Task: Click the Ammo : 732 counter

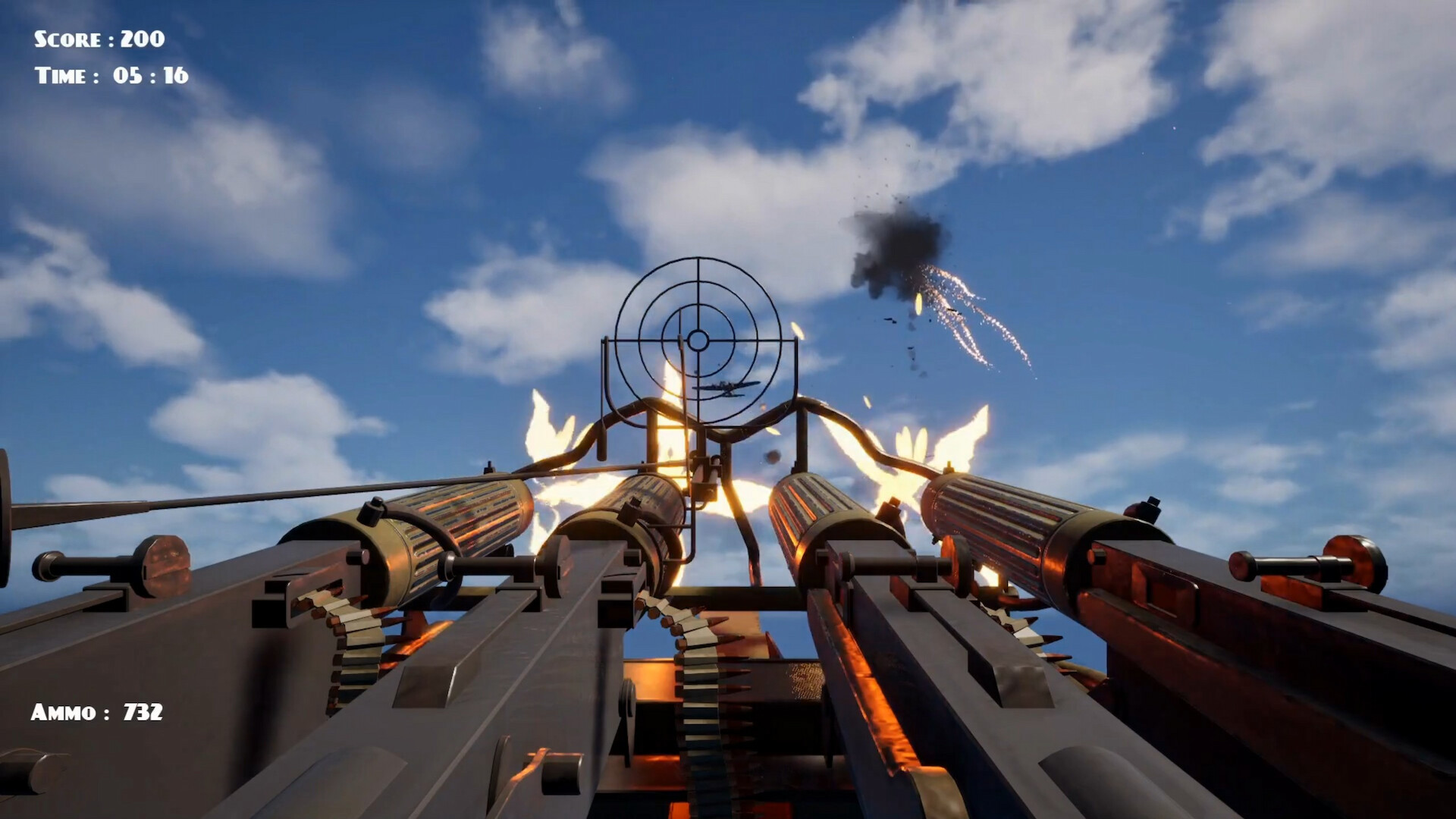Action: click(98, 711)
